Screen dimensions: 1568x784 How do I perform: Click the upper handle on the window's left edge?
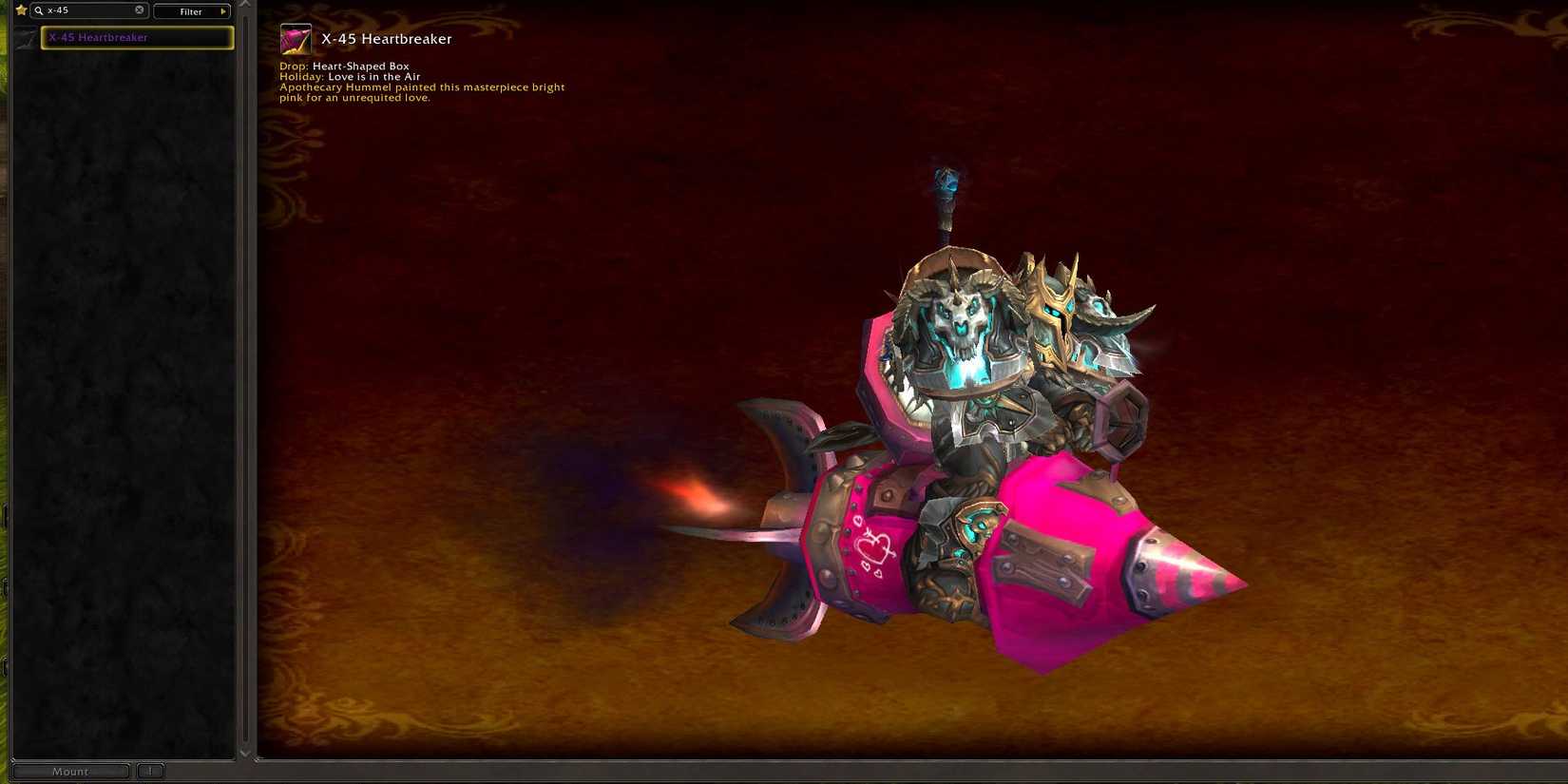6,513
